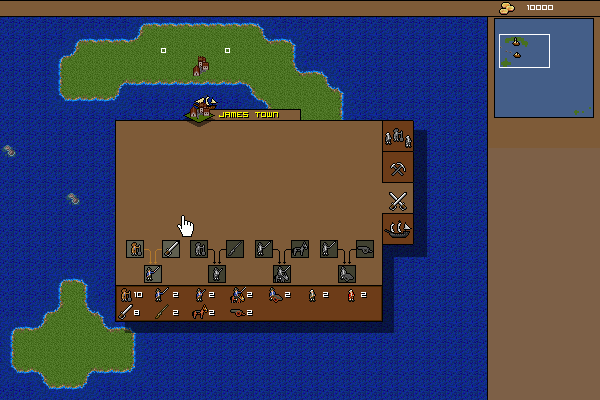Train the artillery crew unit

click(x=347, y=273)
